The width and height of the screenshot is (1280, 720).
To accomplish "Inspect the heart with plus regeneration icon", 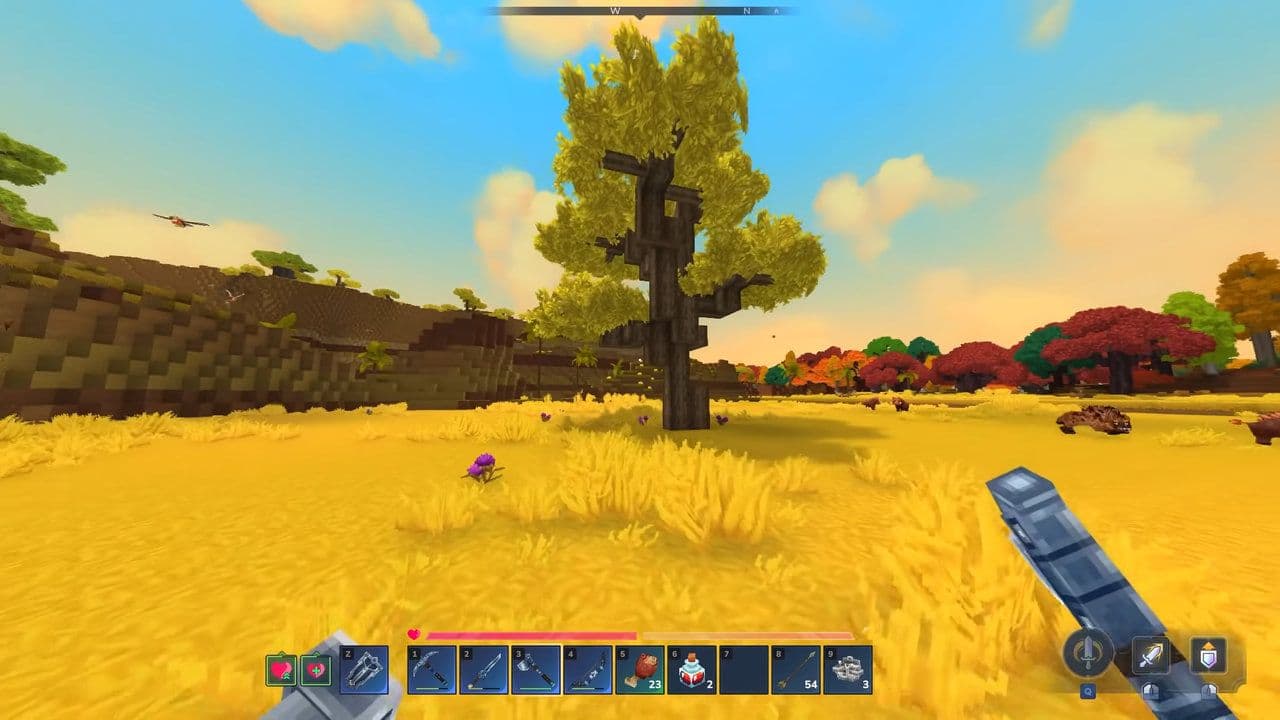I will click(x=317, y=670).
